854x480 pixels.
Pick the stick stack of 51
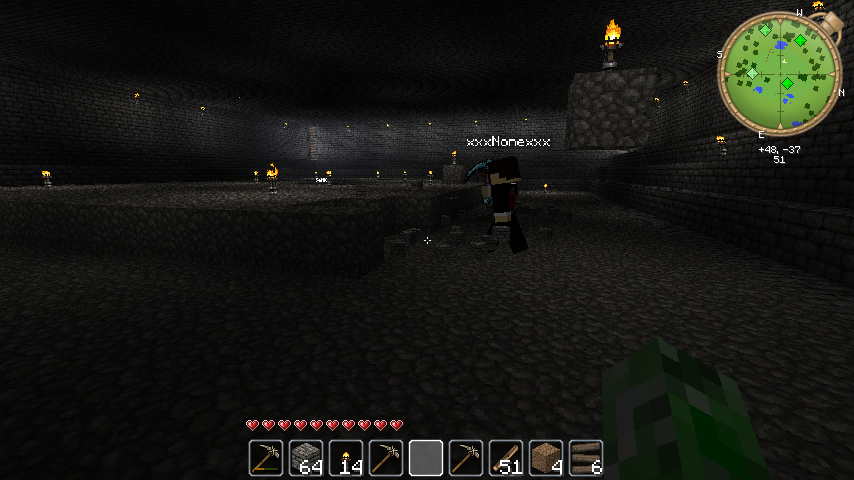point(505,458)
